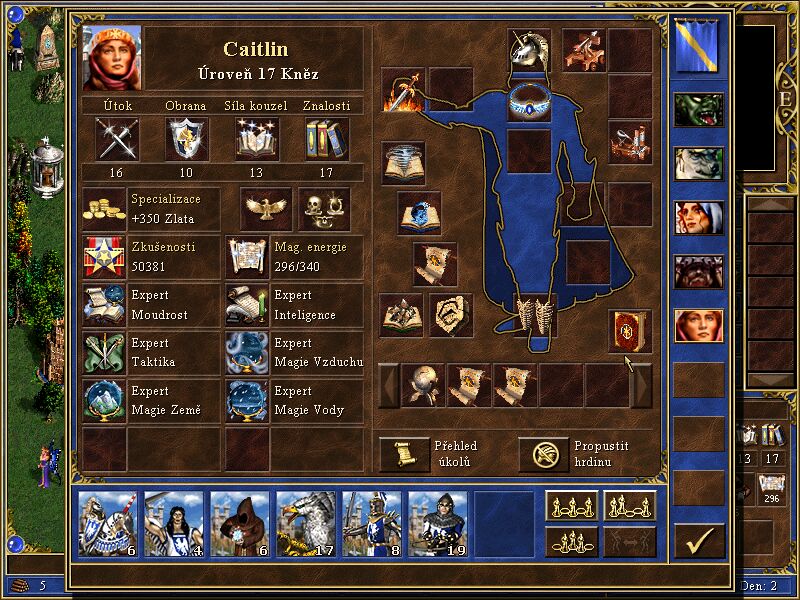Show previous backpack items with left arrow
This screenshot has height=600, width=800.
pos(388,385)
